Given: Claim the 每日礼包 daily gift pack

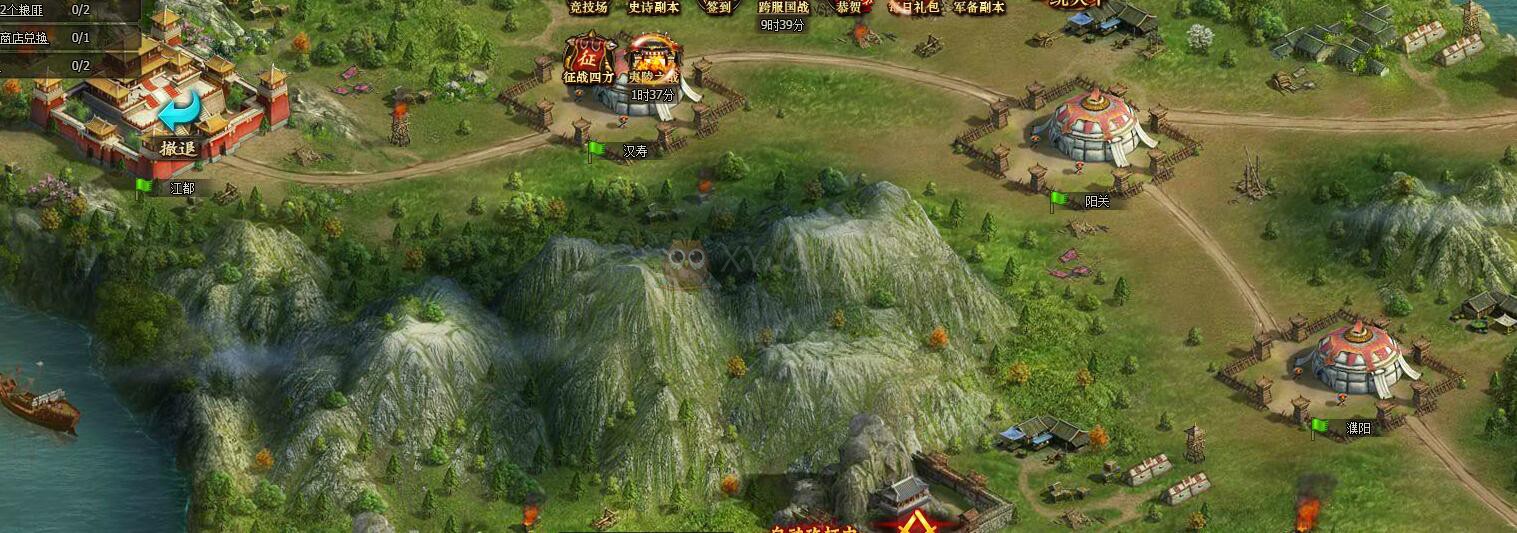Looking at the screenshot, I should click(x=914, y=7).
